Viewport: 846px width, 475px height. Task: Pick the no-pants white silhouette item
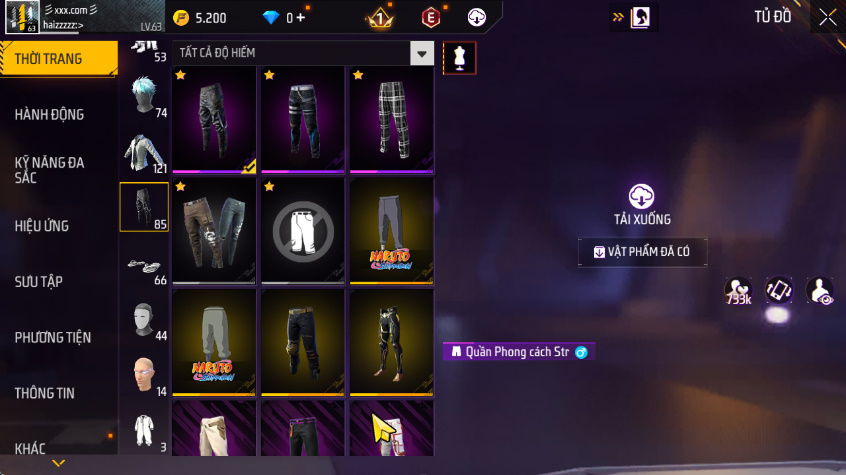(x=303, y=230)
